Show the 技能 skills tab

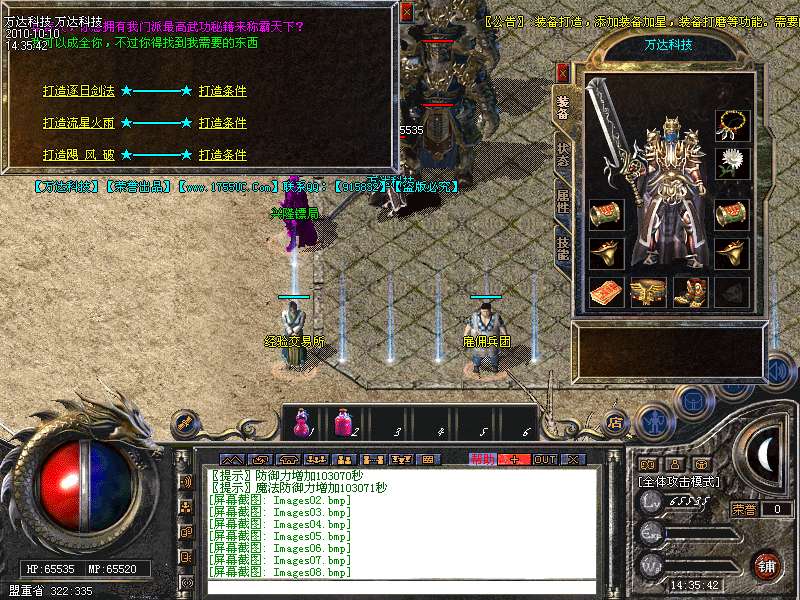coord(563,247)
